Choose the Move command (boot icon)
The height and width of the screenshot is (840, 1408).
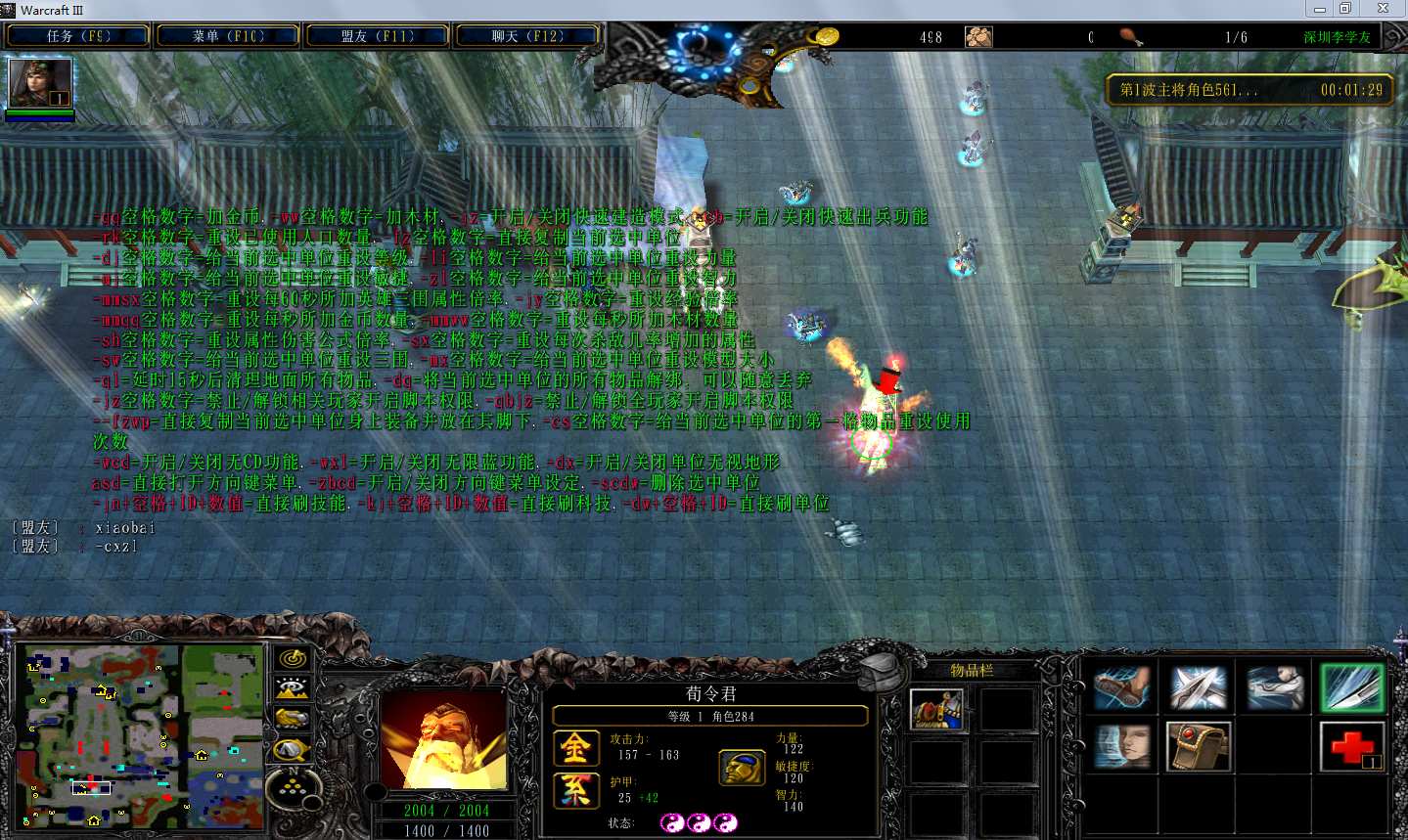pos(1121,687)
